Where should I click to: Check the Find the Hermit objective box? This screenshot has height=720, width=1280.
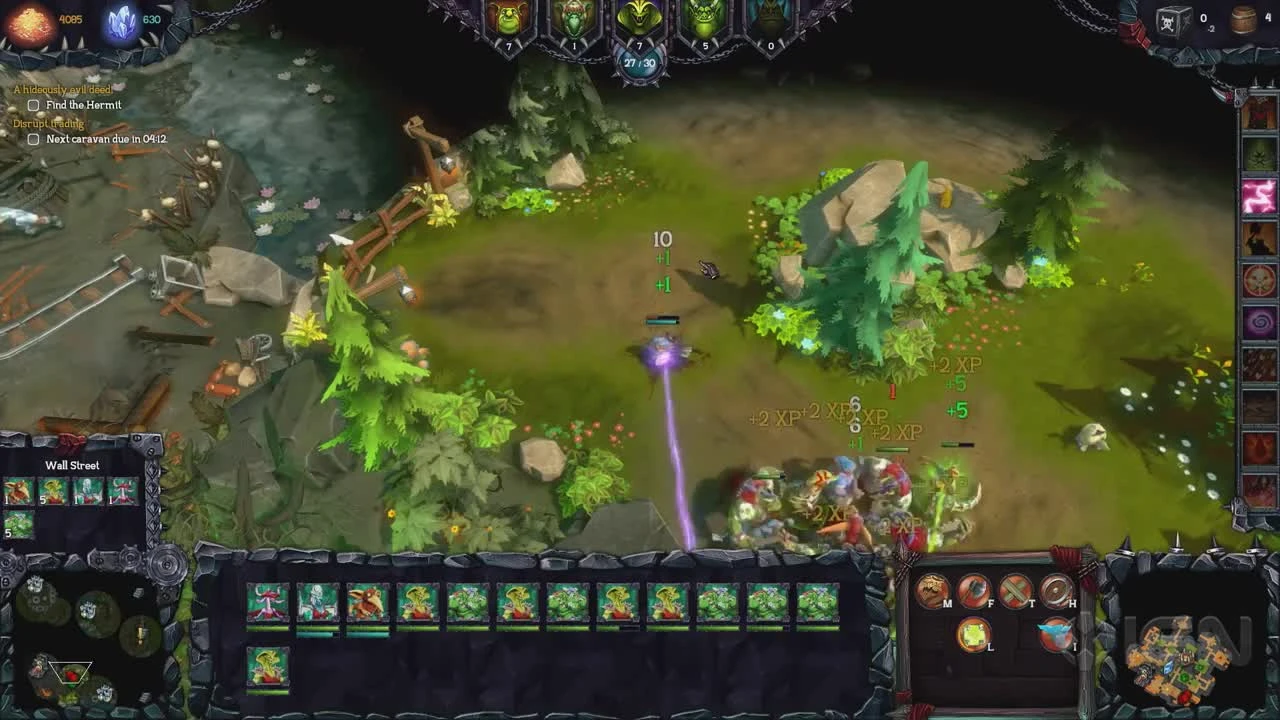click(x=32, y=104)
